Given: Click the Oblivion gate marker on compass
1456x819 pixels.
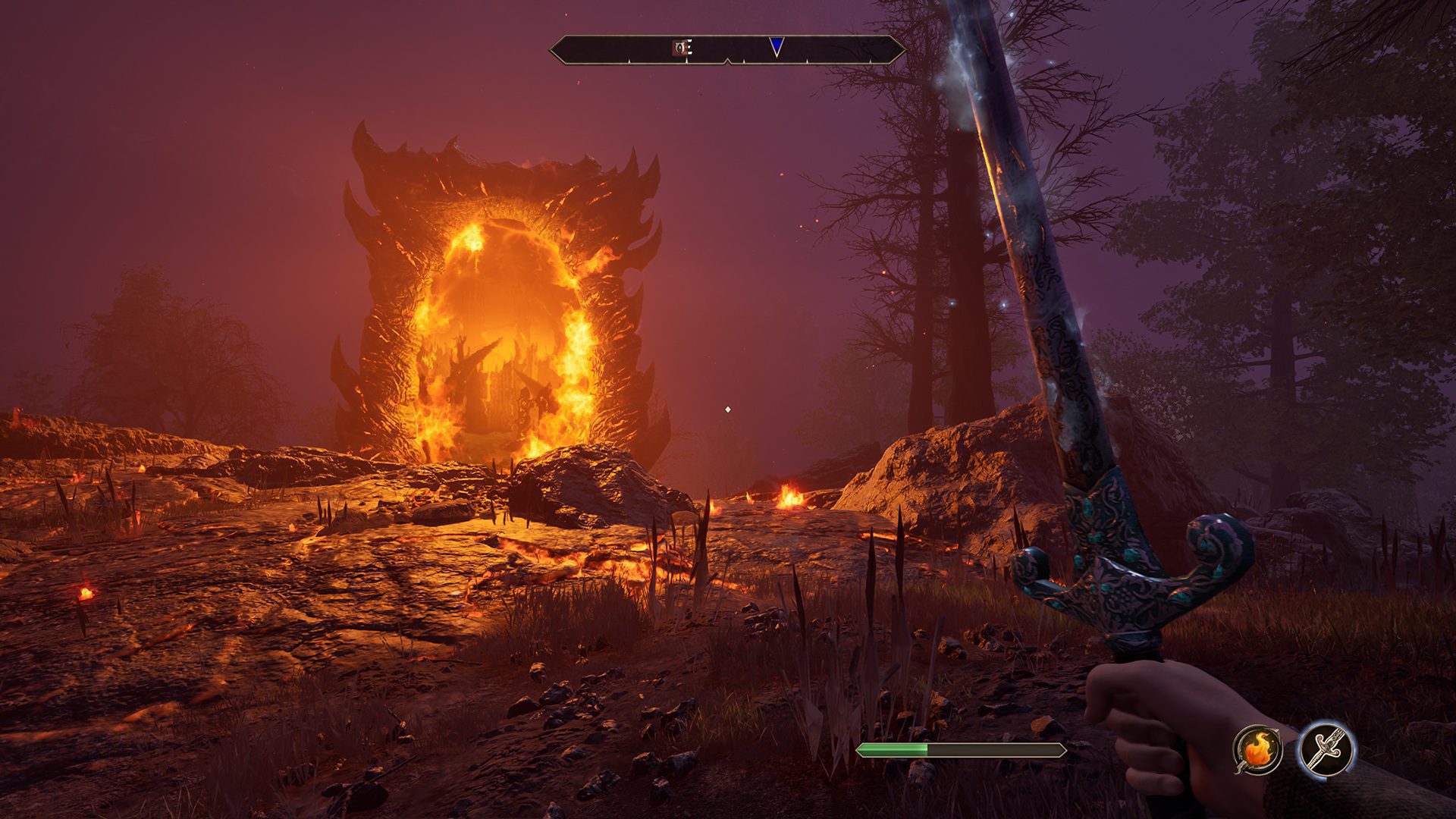Looking at the screenshot, I should pyautogui.click(x=681, y=49).
